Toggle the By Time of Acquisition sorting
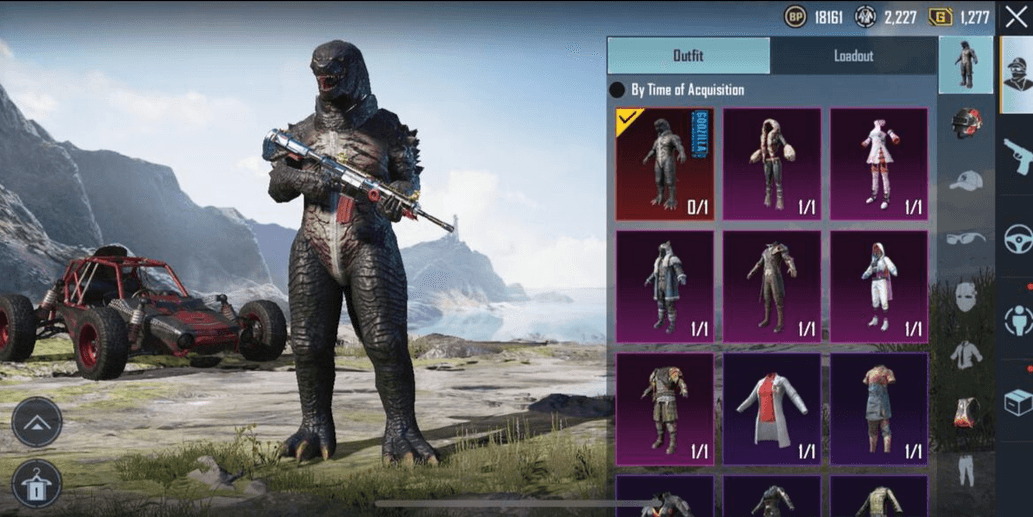The width and height of the screenshot is (1033, 517). (618, 90)
